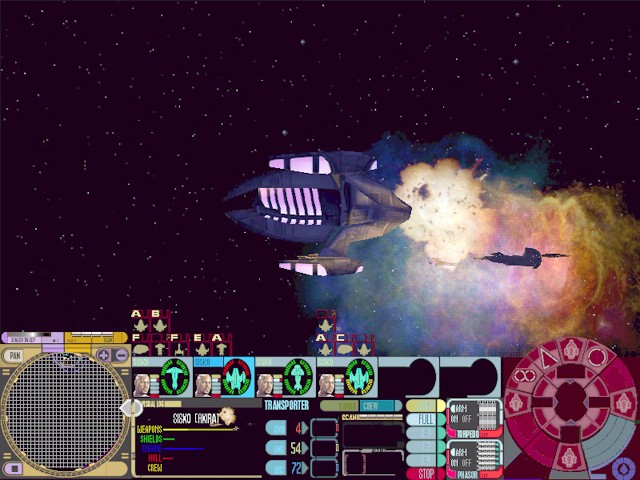Screen dimensions: 640x480
Task: Zoom out the radar with the minus button
Action: tap(121, 355)
